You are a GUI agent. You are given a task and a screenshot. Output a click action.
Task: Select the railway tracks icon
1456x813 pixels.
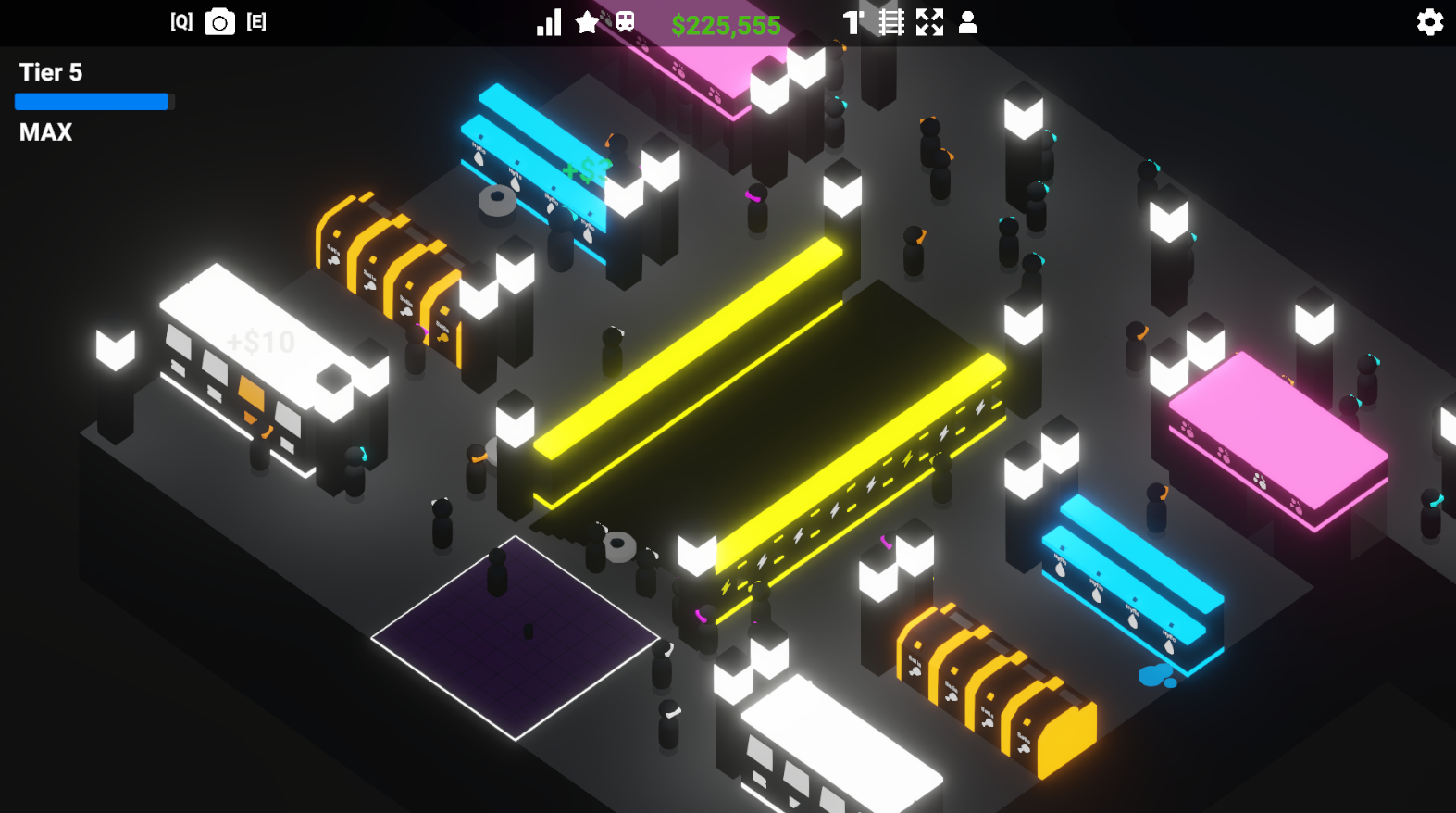[891, 21]
